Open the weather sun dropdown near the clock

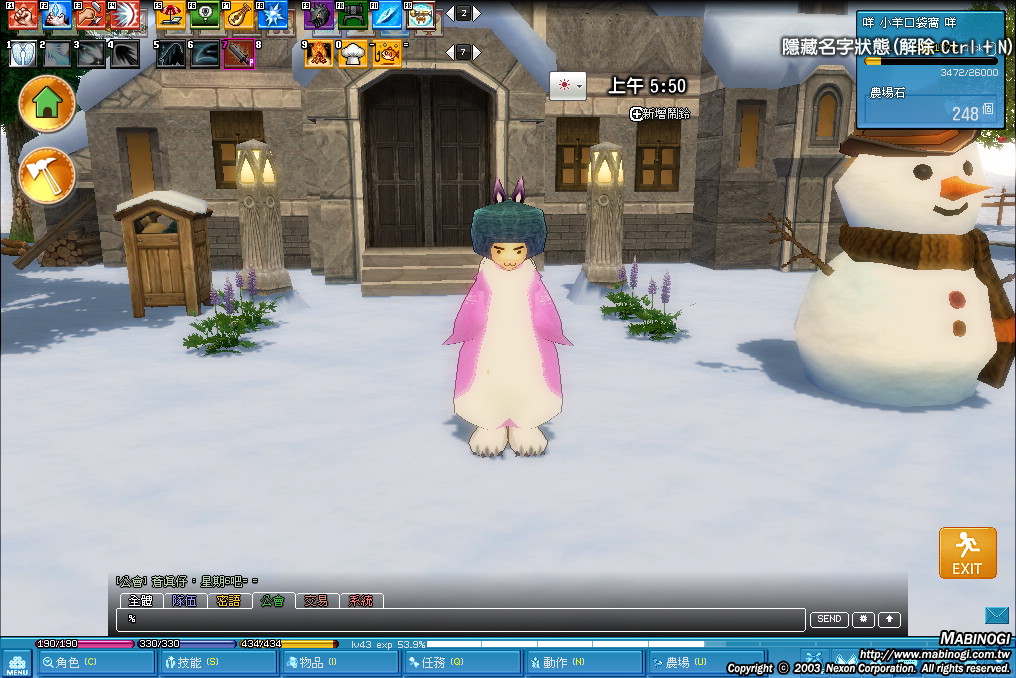[567, 86]
